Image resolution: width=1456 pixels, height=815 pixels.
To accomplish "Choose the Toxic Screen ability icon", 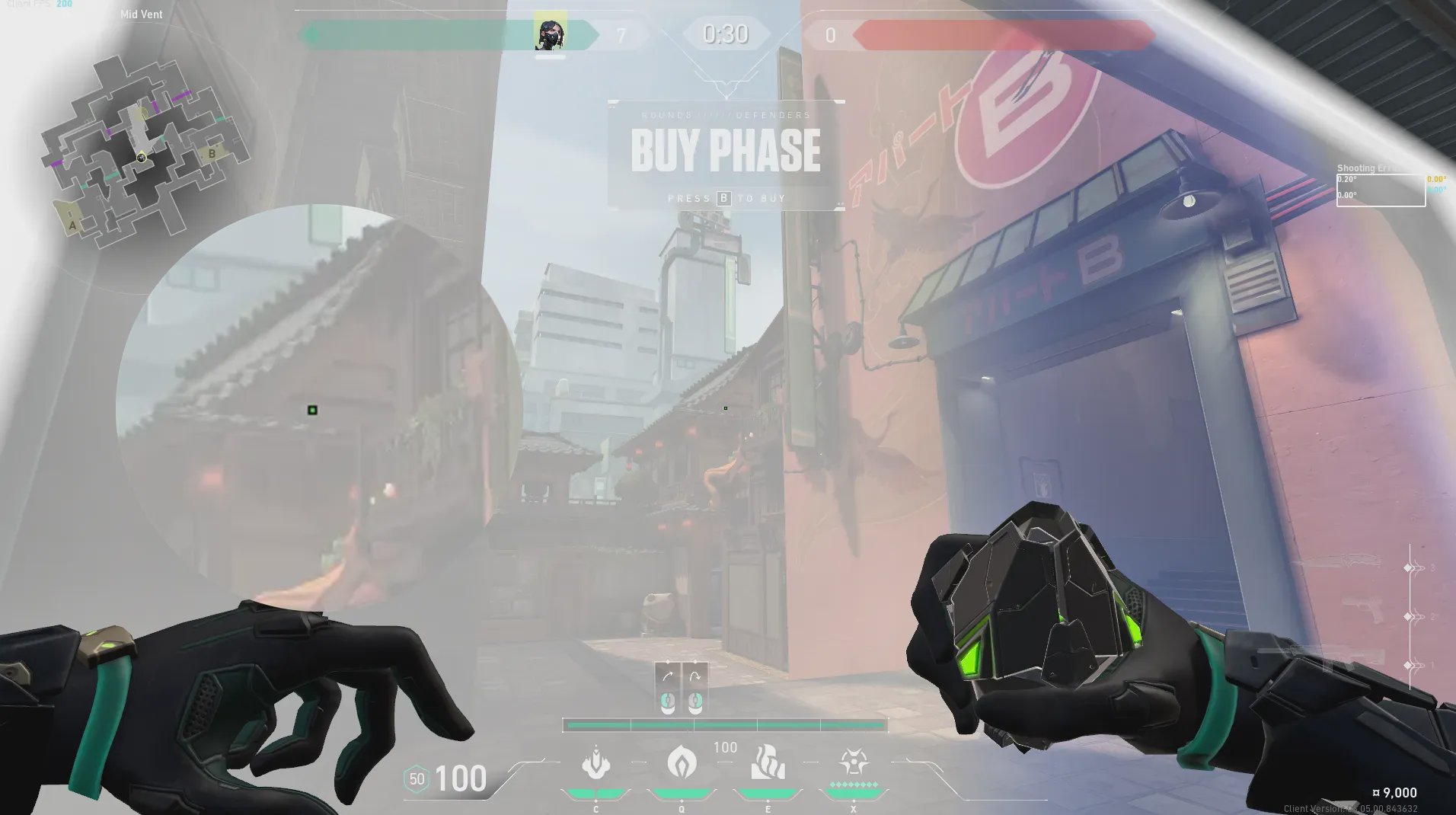I will click(x=768, y=763).
